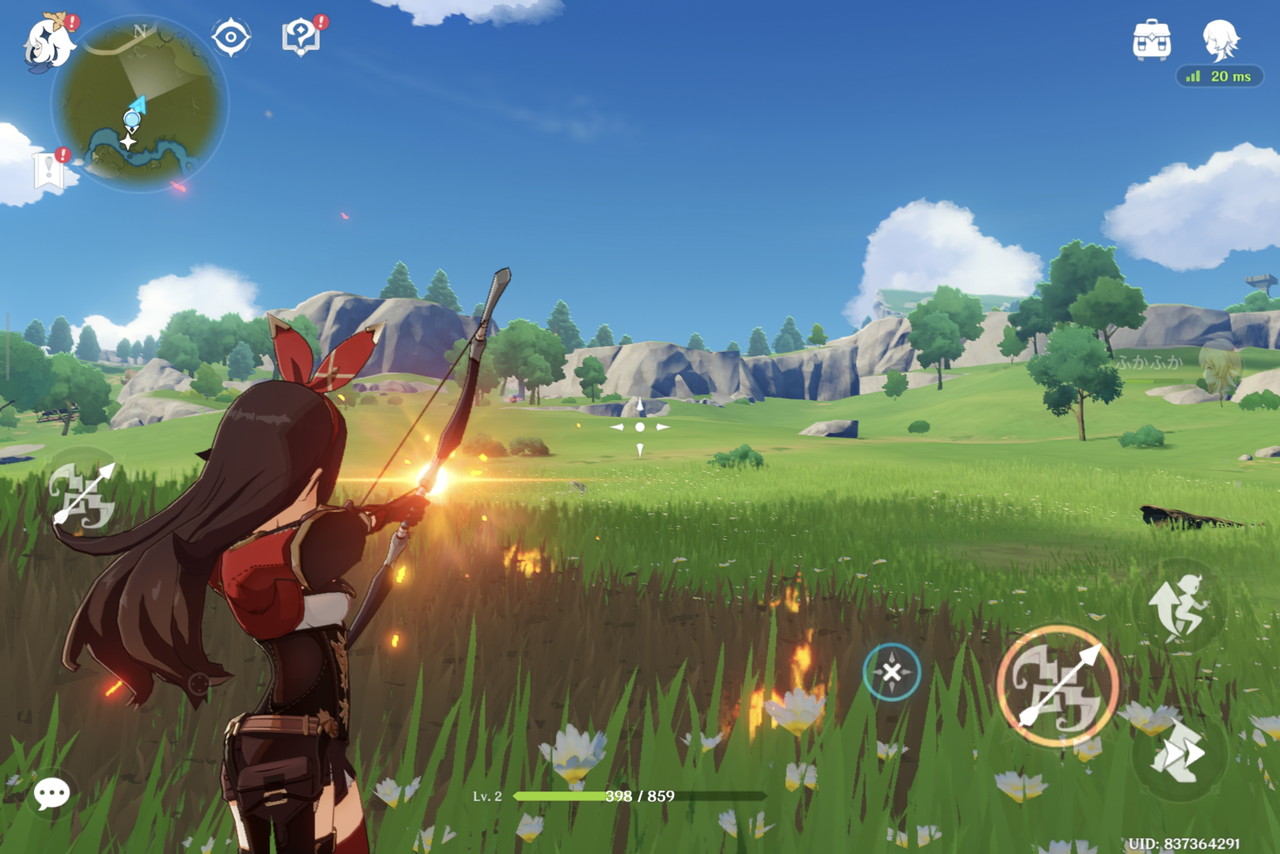Viewport: 1280px width, 854px height.
Task: Open the circular minimap
Action: click(x=139, y=104)
